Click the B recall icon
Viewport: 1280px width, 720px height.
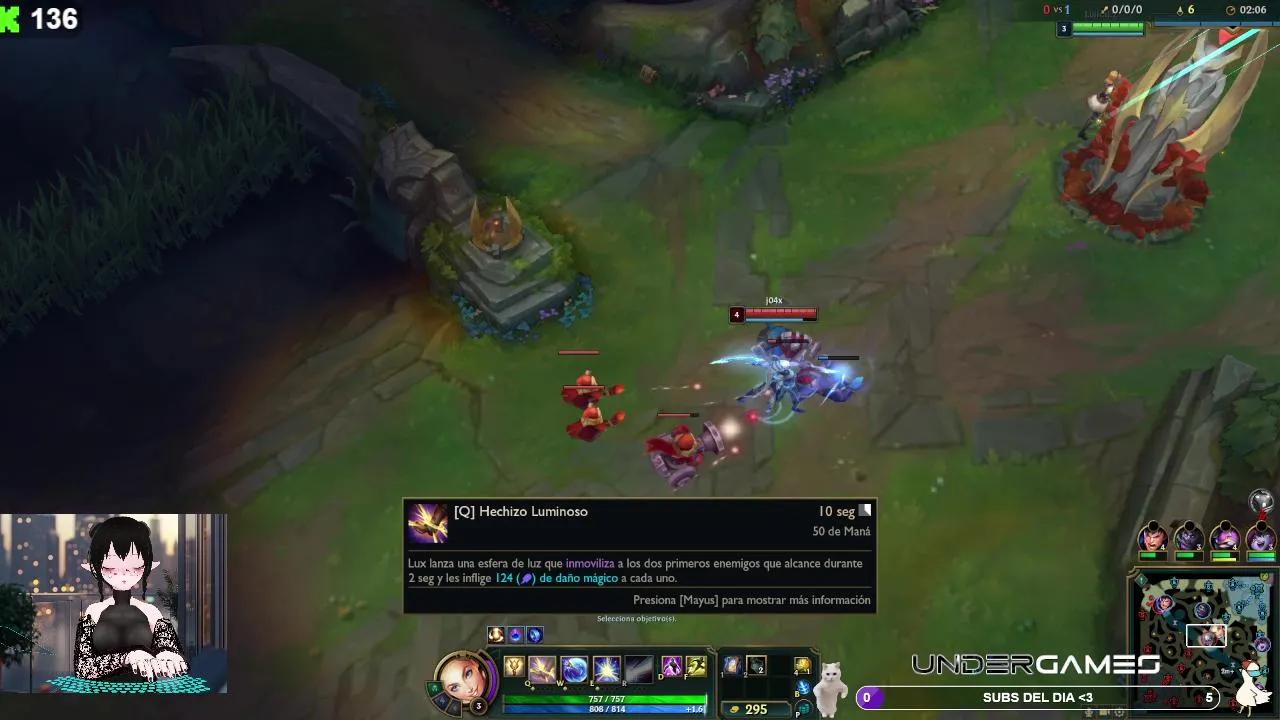(x=804, y=688)
